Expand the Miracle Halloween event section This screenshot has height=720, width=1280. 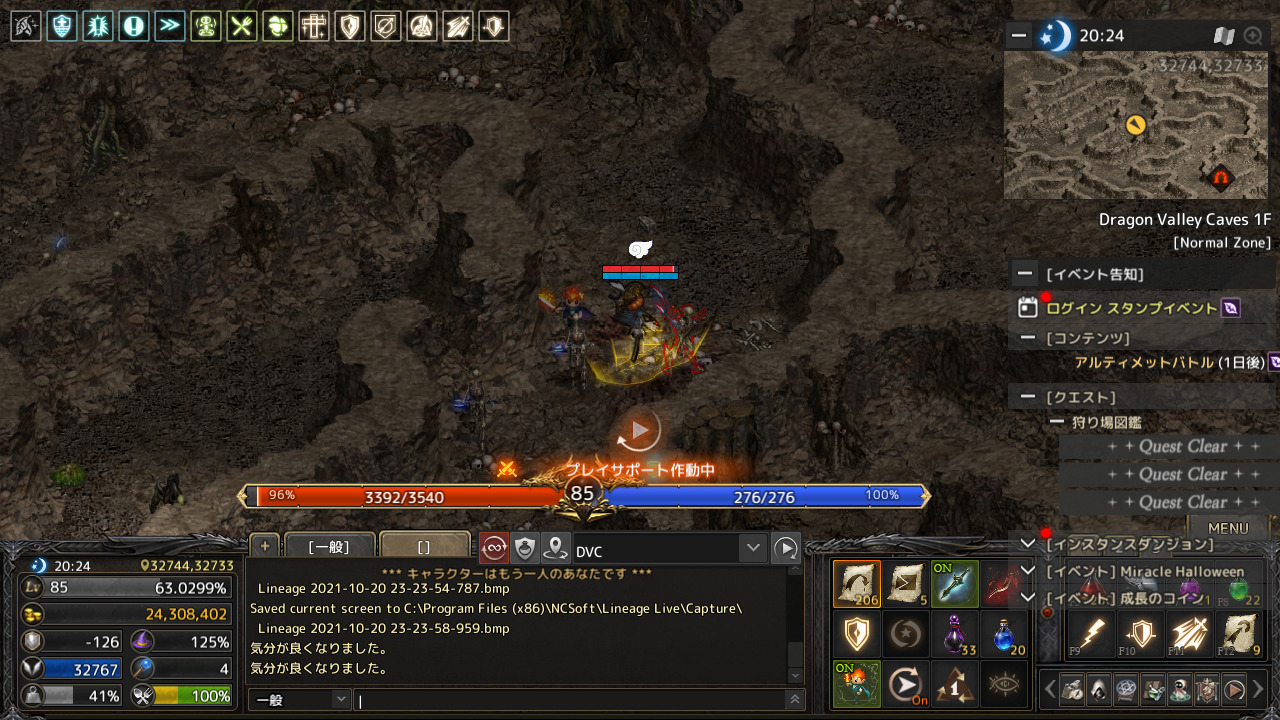click(x=1027, y=571)
